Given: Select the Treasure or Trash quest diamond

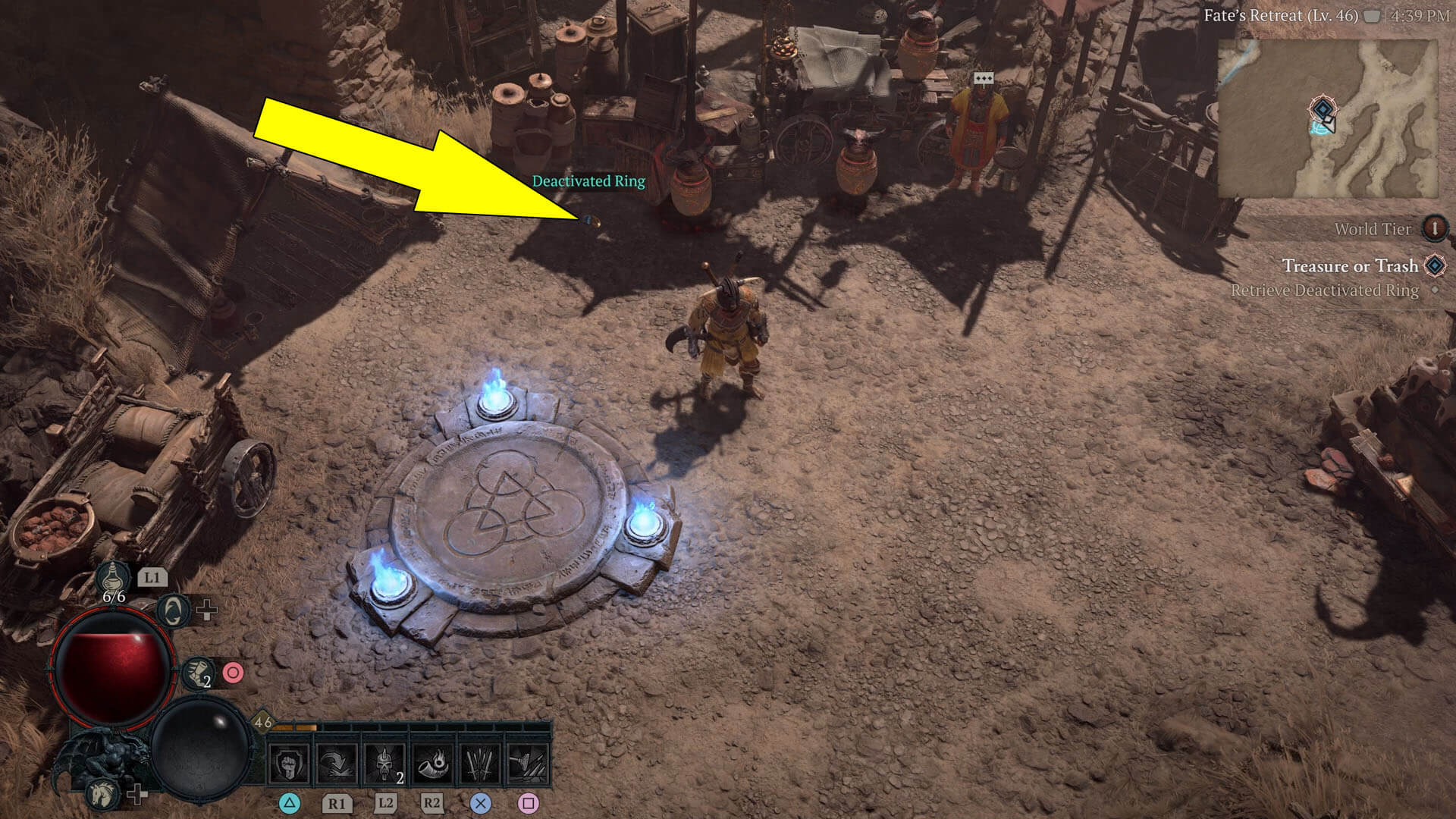Looking at the screenshot, I should pyautogui.click(x=1434, y=267).
